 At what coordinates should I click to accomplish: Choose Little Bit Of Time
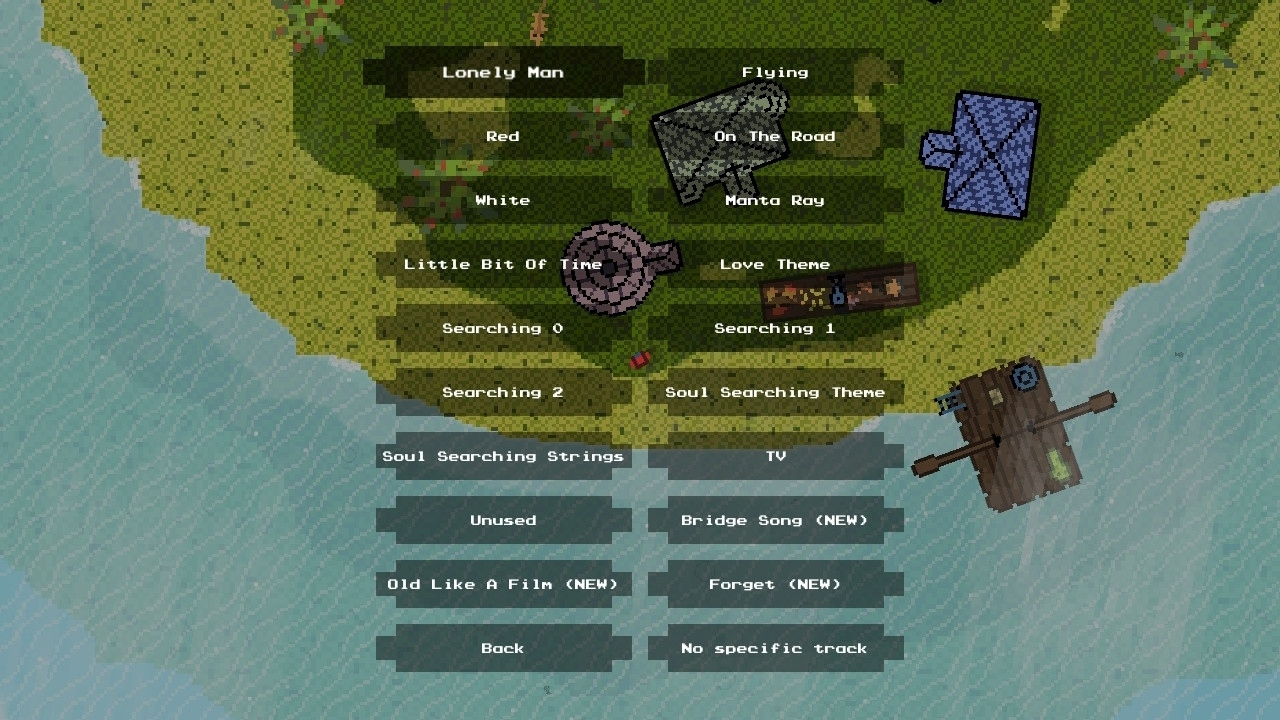click(503, 264)
